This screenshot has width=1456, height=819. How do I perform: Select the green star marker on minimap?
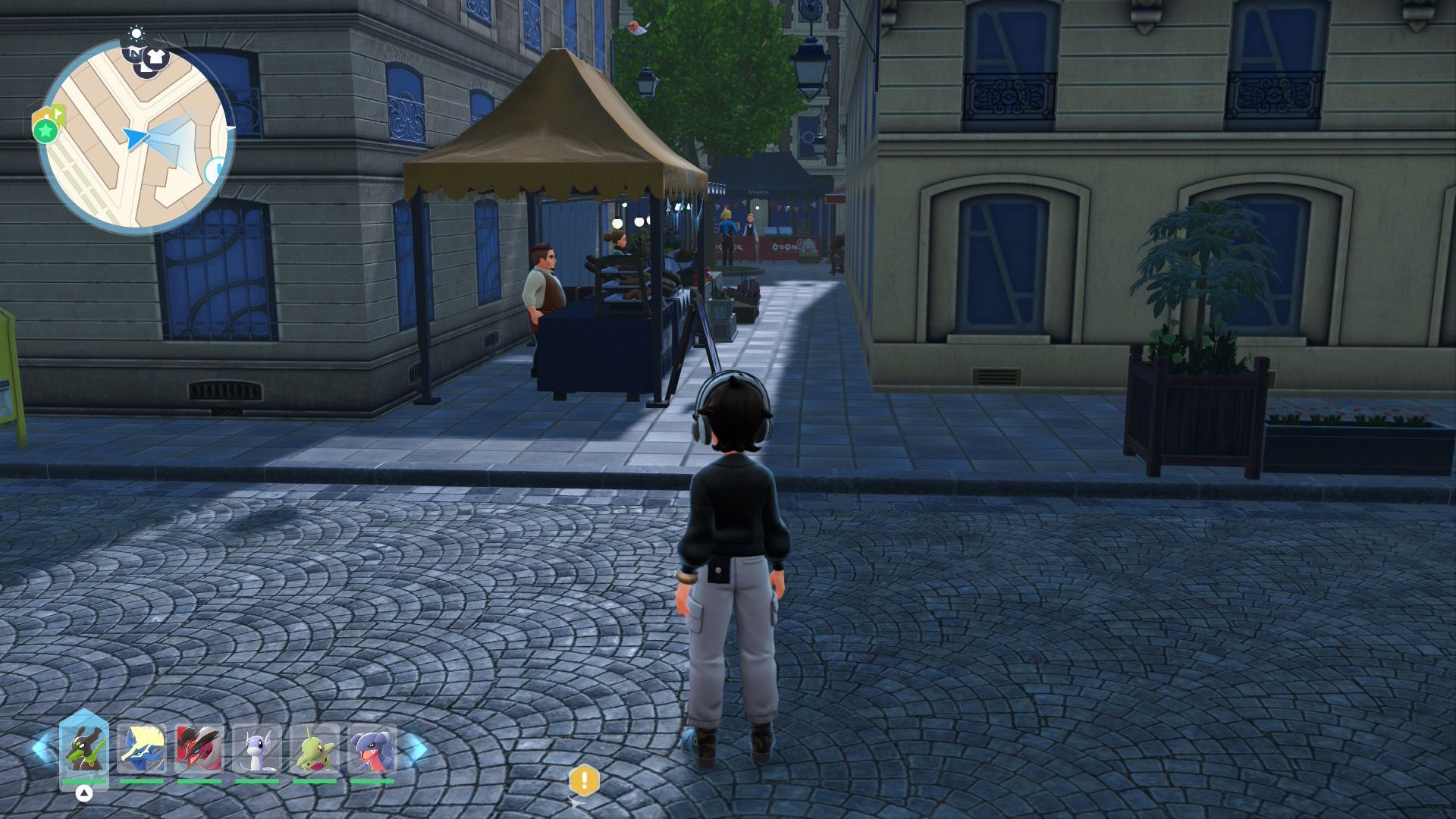(x=45, y=131)
